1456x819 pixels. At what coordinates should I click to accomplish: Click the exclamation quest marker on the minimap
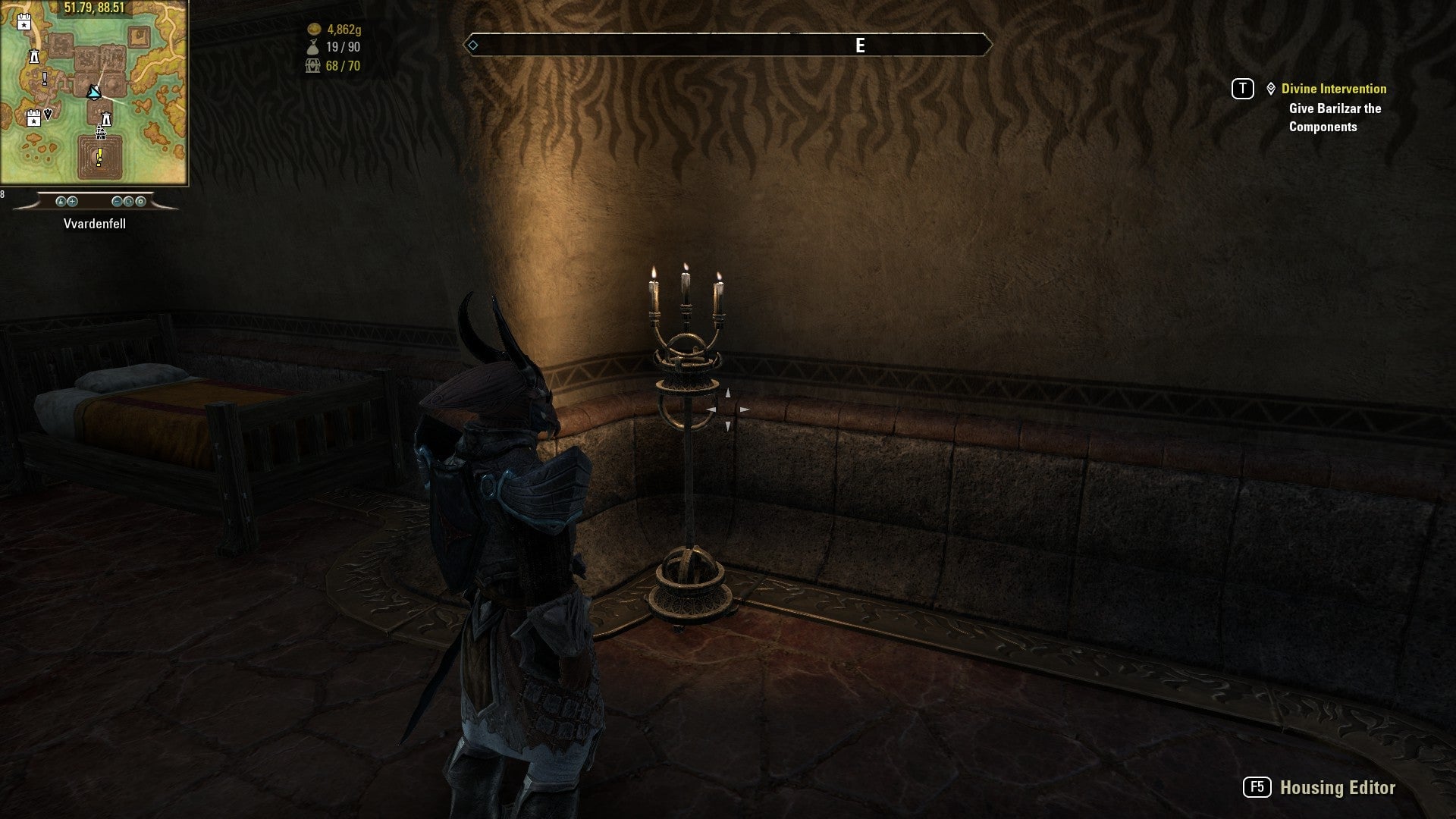coord(99,155)
